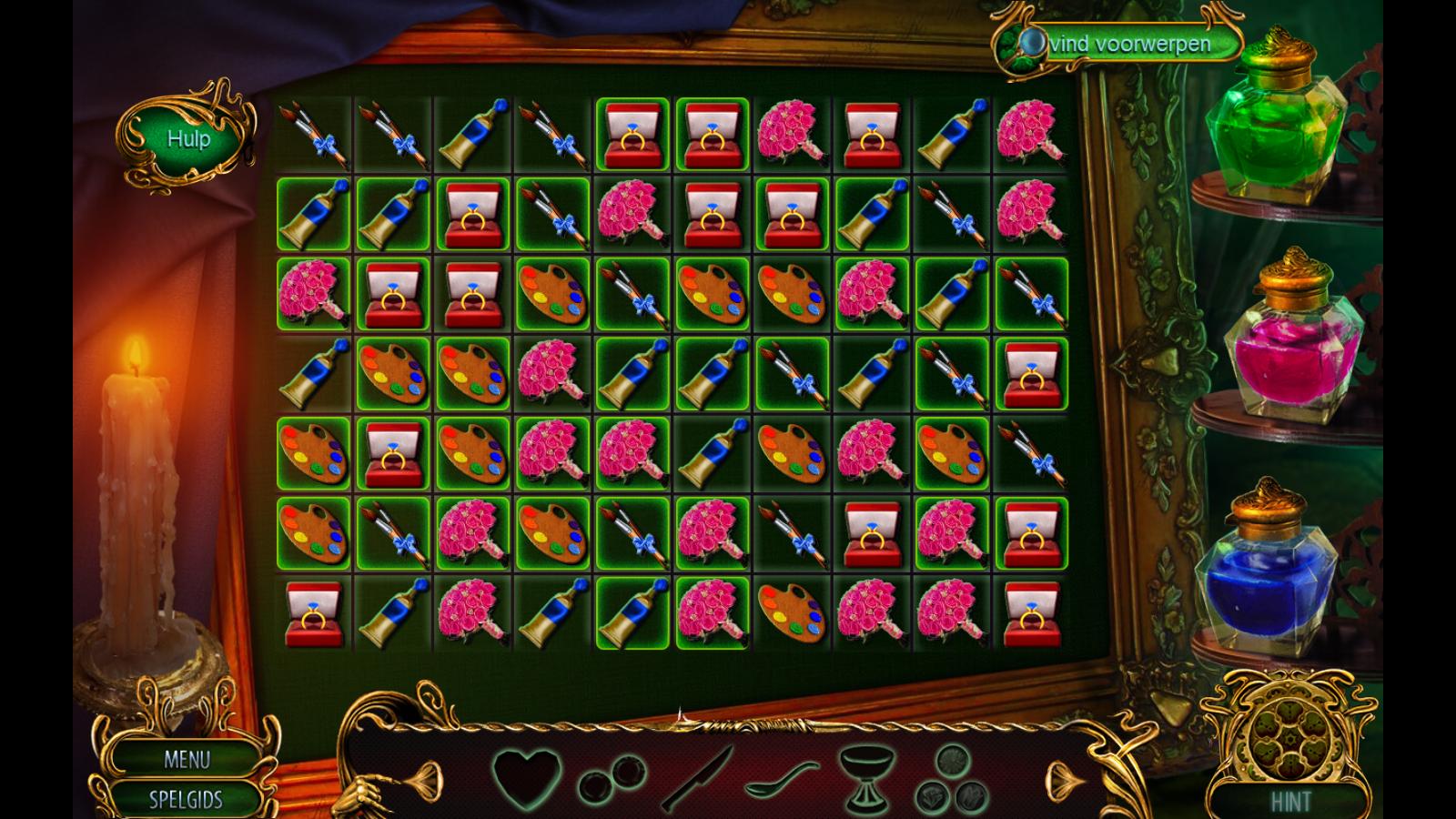Use the Hint button
Image resolution: width=1456 pixels, height=819 pixels.
click(1290, 801)
